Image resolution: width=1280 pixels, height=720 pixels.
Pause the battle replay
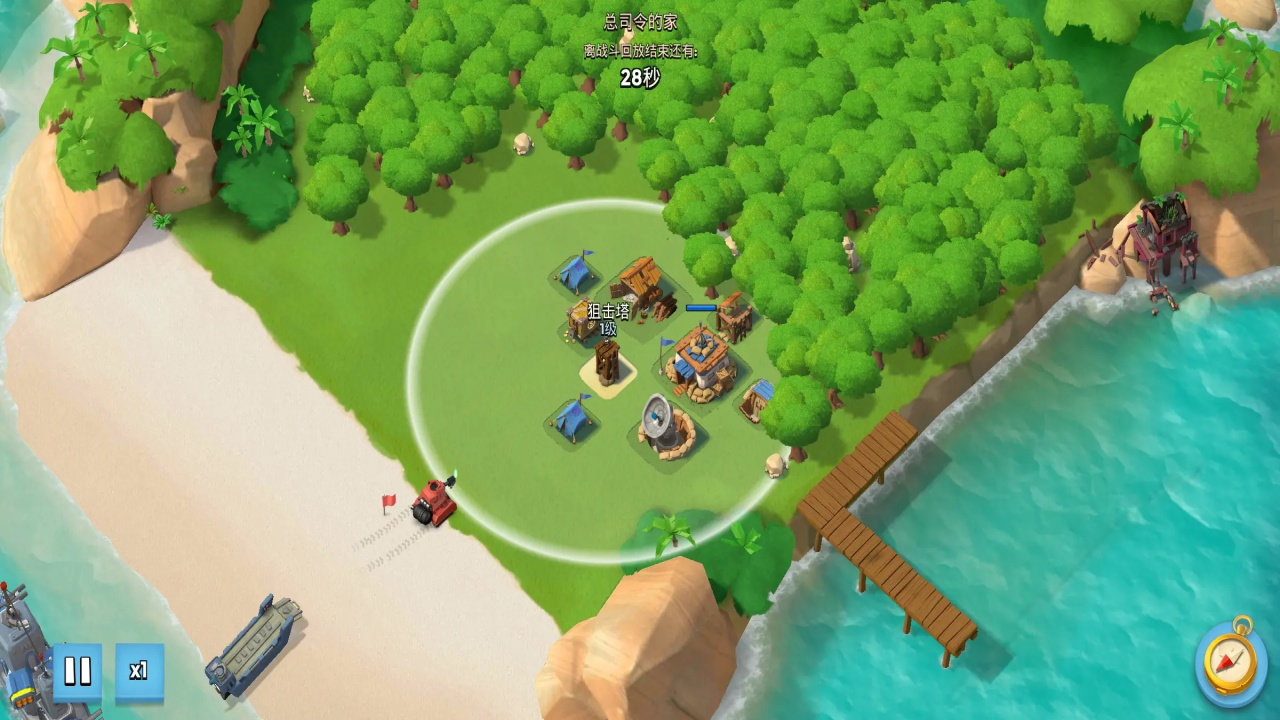77,671
